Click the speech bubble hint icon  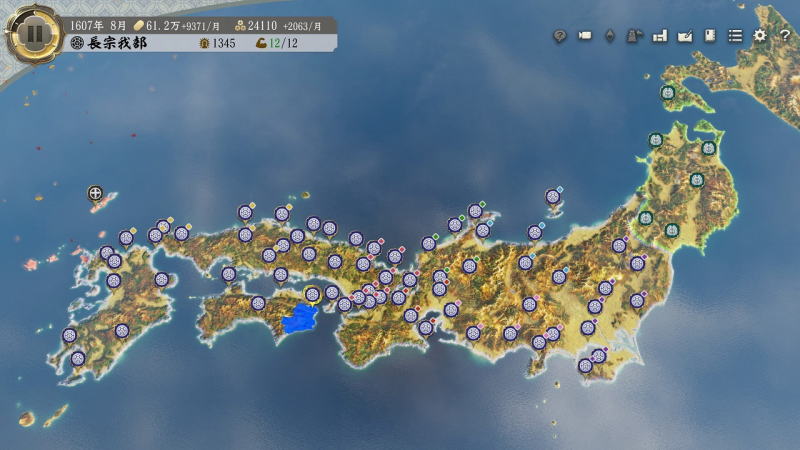(x=560, y=35)
